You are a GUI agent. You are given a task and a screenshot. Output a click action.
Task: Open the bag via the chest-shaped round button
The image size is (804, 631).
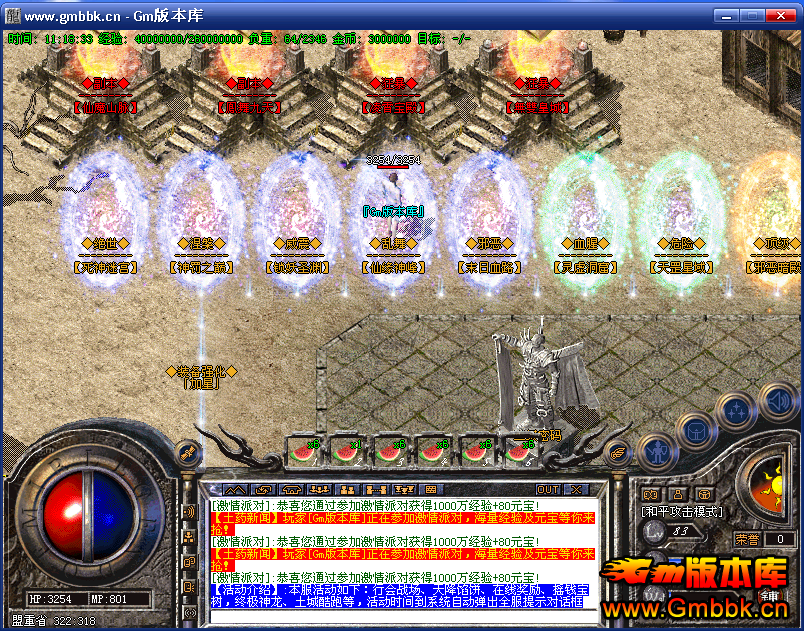pyautogui.click(x=696, y=431)
